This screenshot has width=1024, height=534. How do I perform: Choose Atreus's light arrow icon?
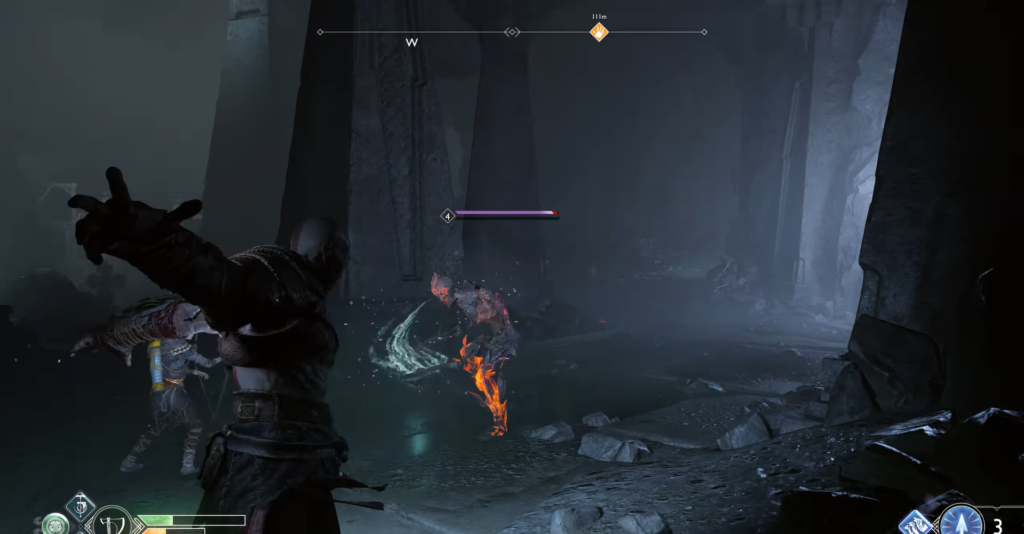[x=959, y=521]
